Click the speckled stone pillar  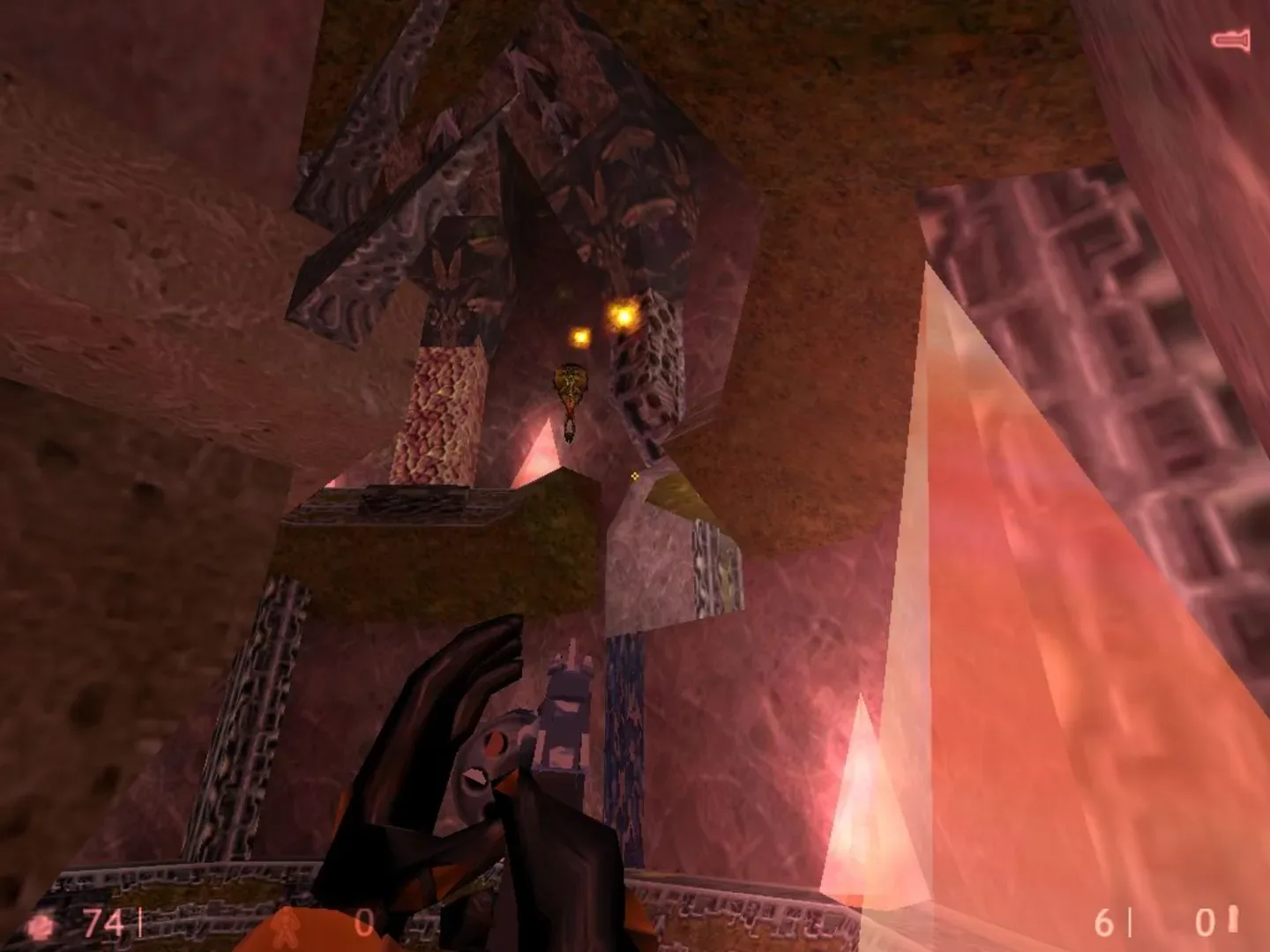(x=445, y=414)
